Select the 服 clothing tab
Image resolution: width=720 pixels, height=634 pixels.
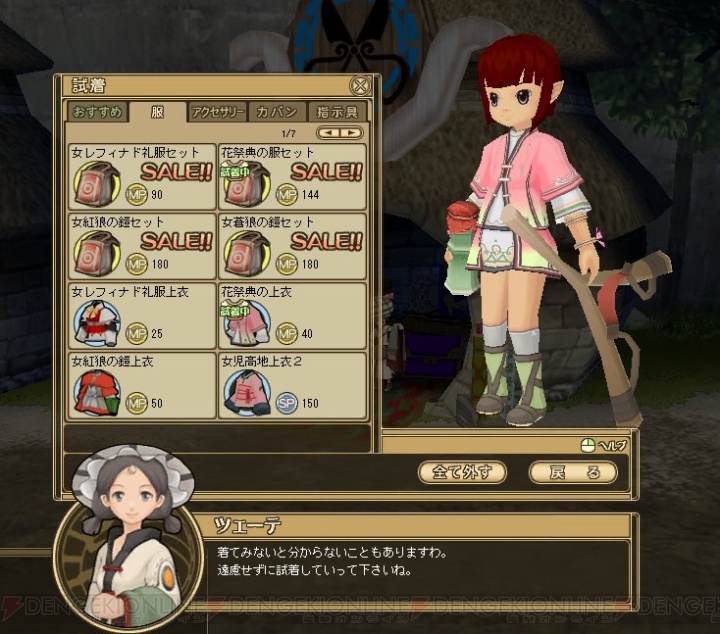[157, 111]
